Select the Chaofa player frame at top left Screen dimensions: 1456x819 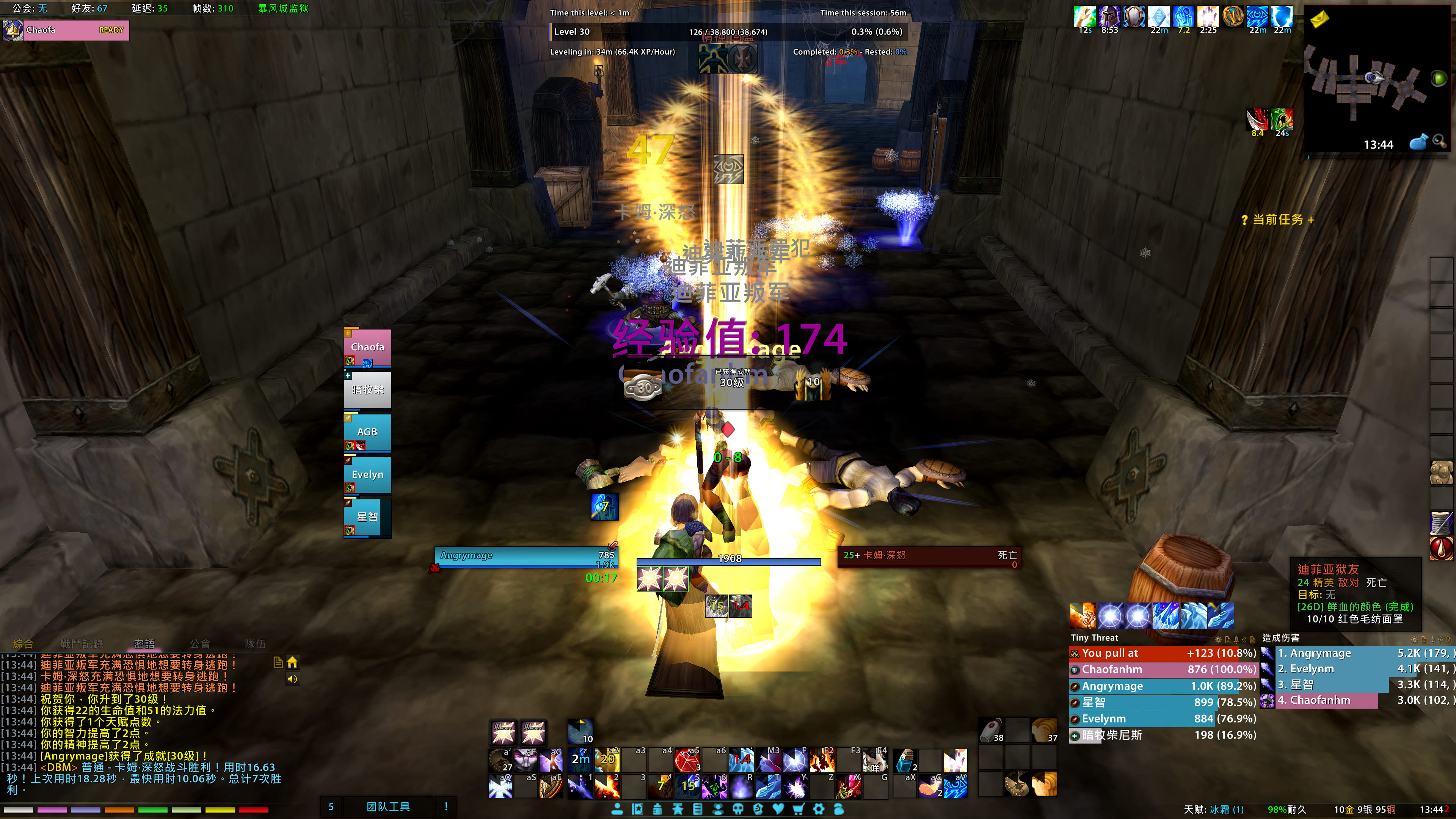click(66, 30)
